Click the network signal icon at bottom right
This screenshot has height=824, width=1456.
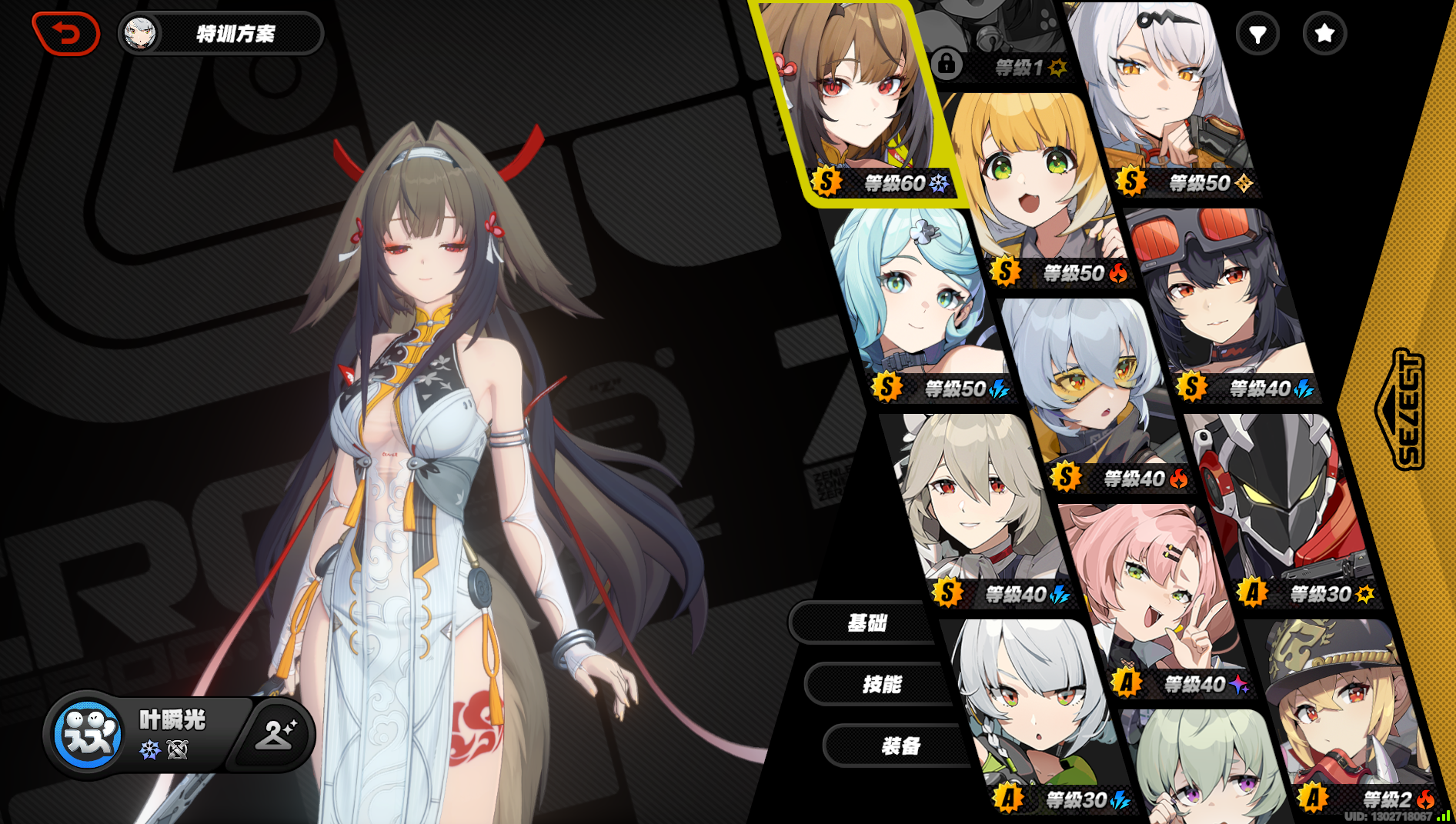[x=1441, y=817]
